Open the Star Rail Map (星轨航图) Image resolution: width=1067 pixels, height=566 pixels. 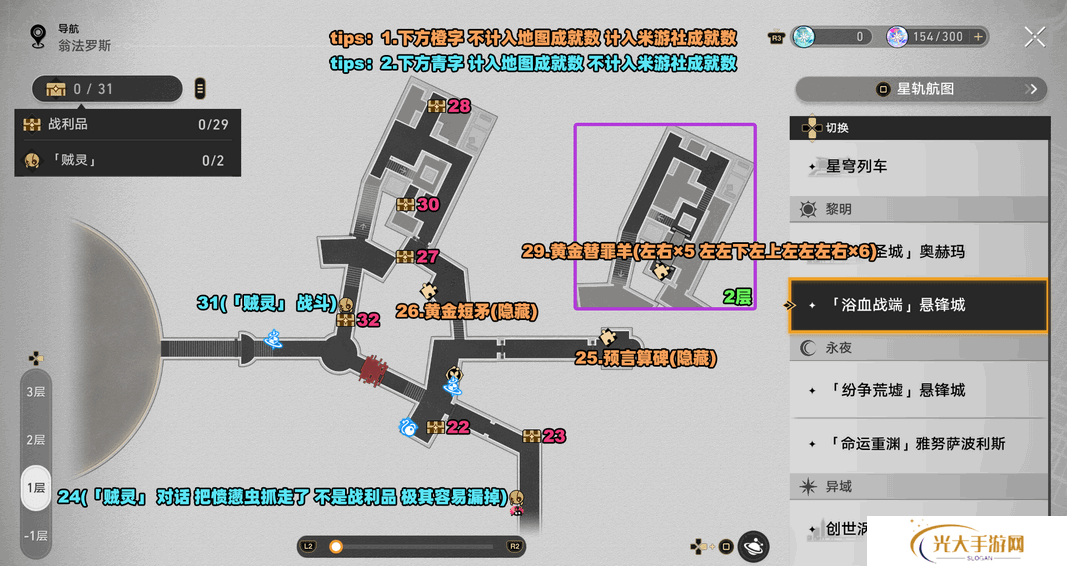(x=921, y=89)
